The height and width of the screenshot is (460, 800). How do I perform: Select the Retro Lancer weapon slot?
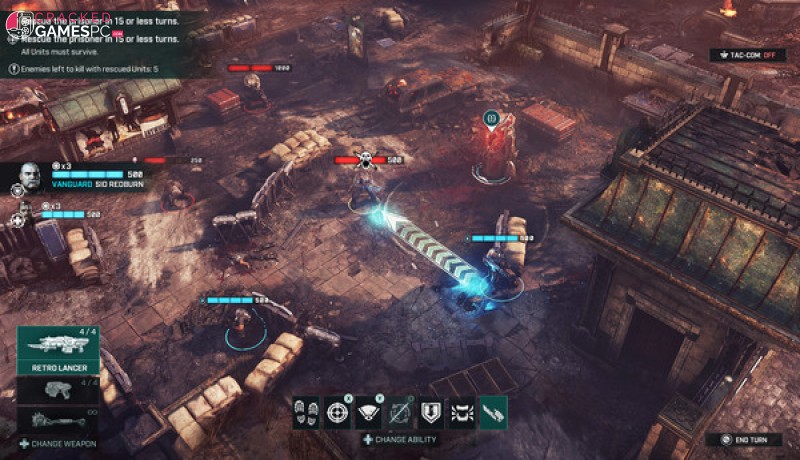(59, 347)
